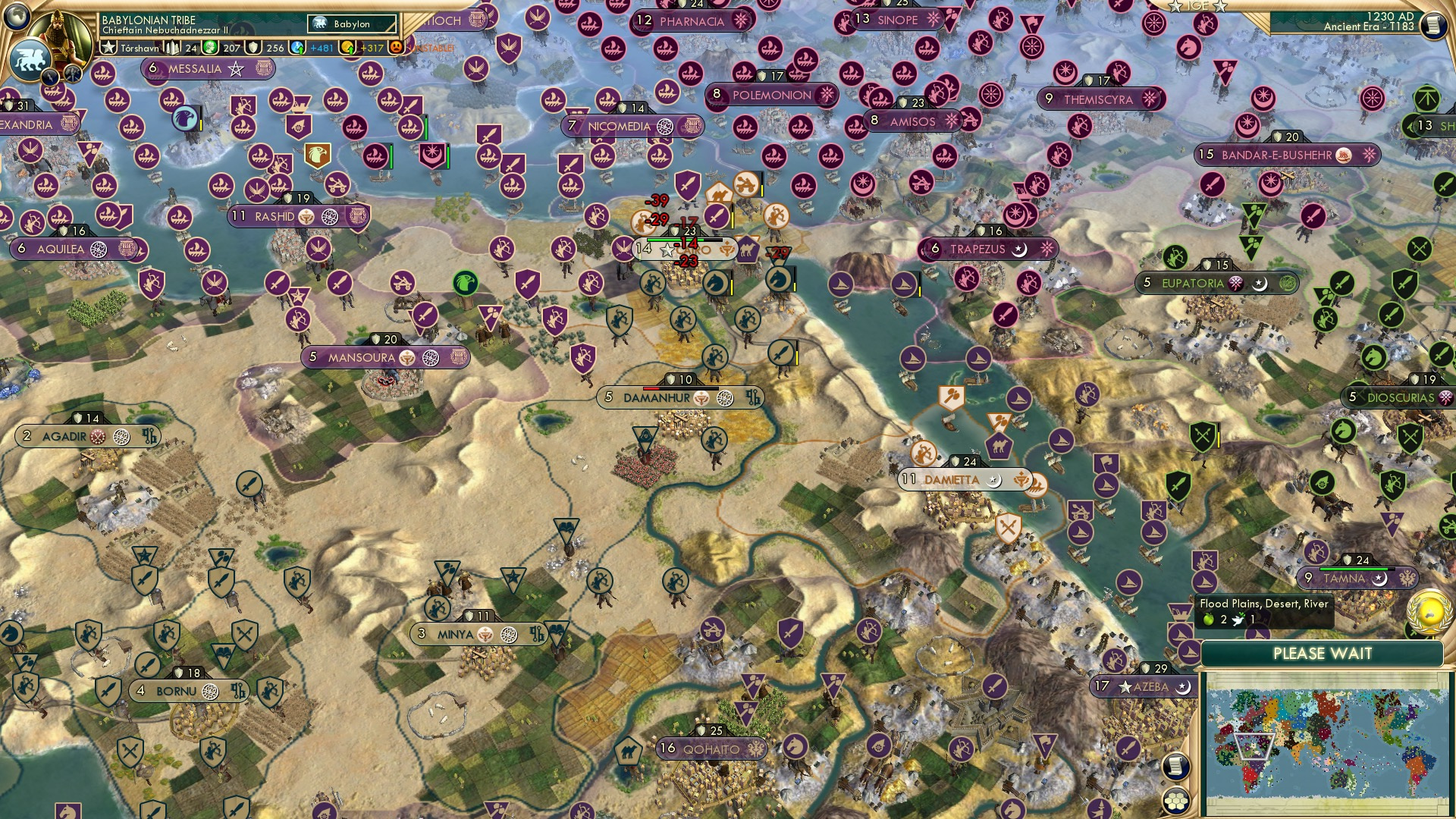1456x819 pixels.
Task: Click the PLEASE WAIT banner
Action: (x=1324, y=653)
